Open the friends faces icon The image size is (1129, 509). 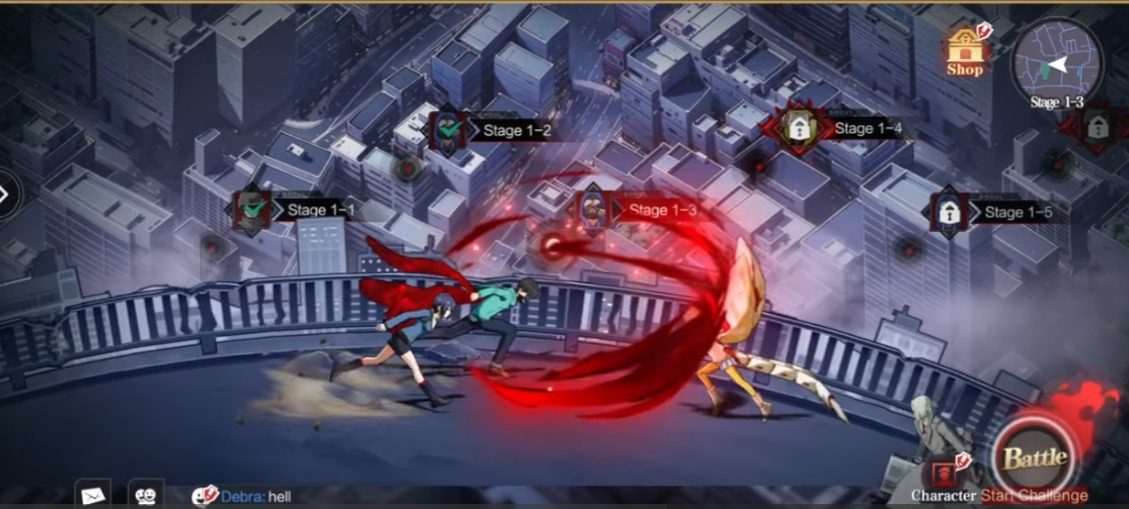click(x=146, y=494)
